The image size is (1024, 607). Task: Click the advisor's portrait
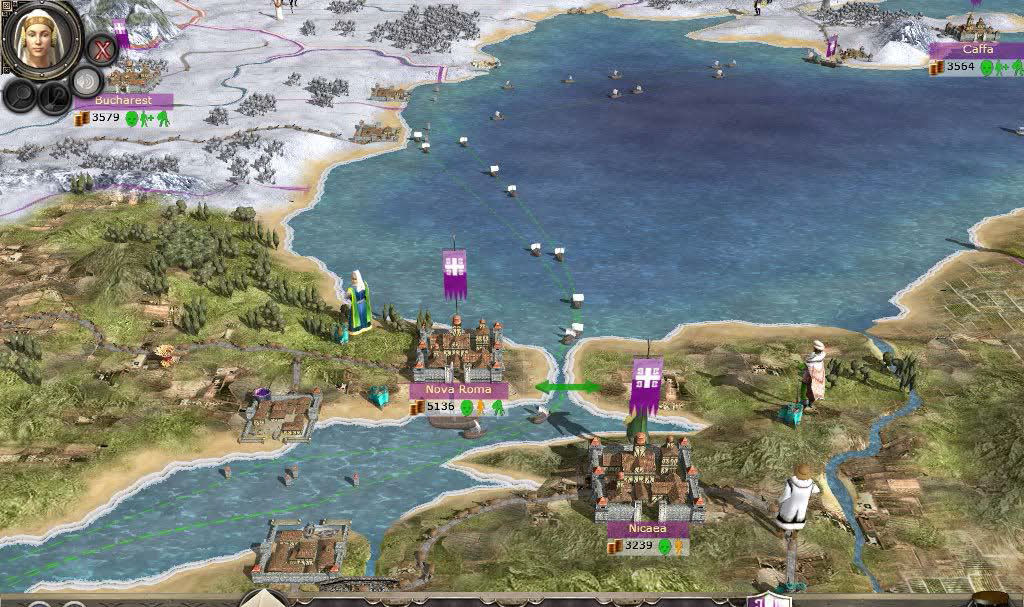click(x=41, y=40)
